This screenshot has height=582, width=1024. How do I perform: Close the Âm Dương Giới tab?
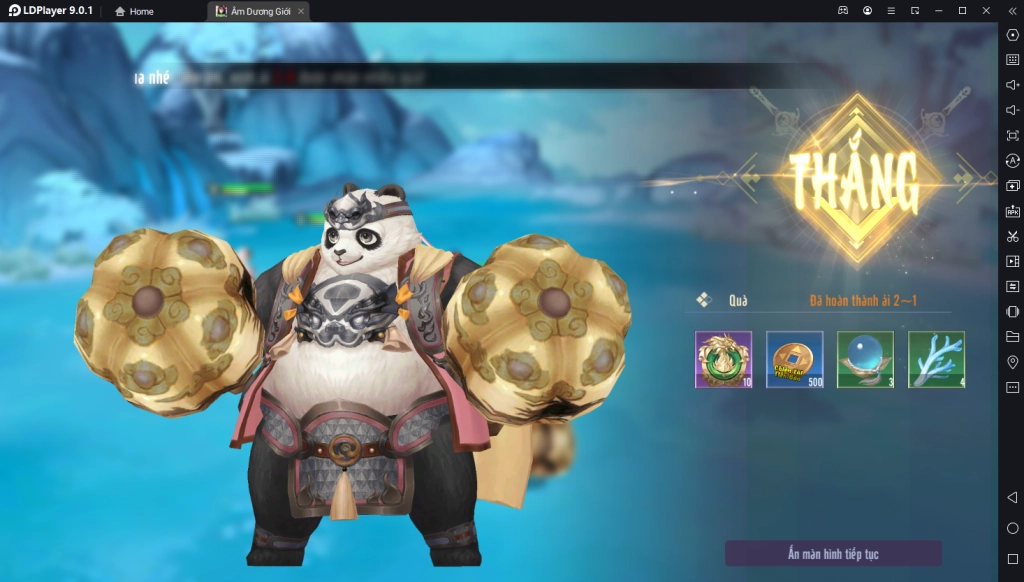point(301,11)
